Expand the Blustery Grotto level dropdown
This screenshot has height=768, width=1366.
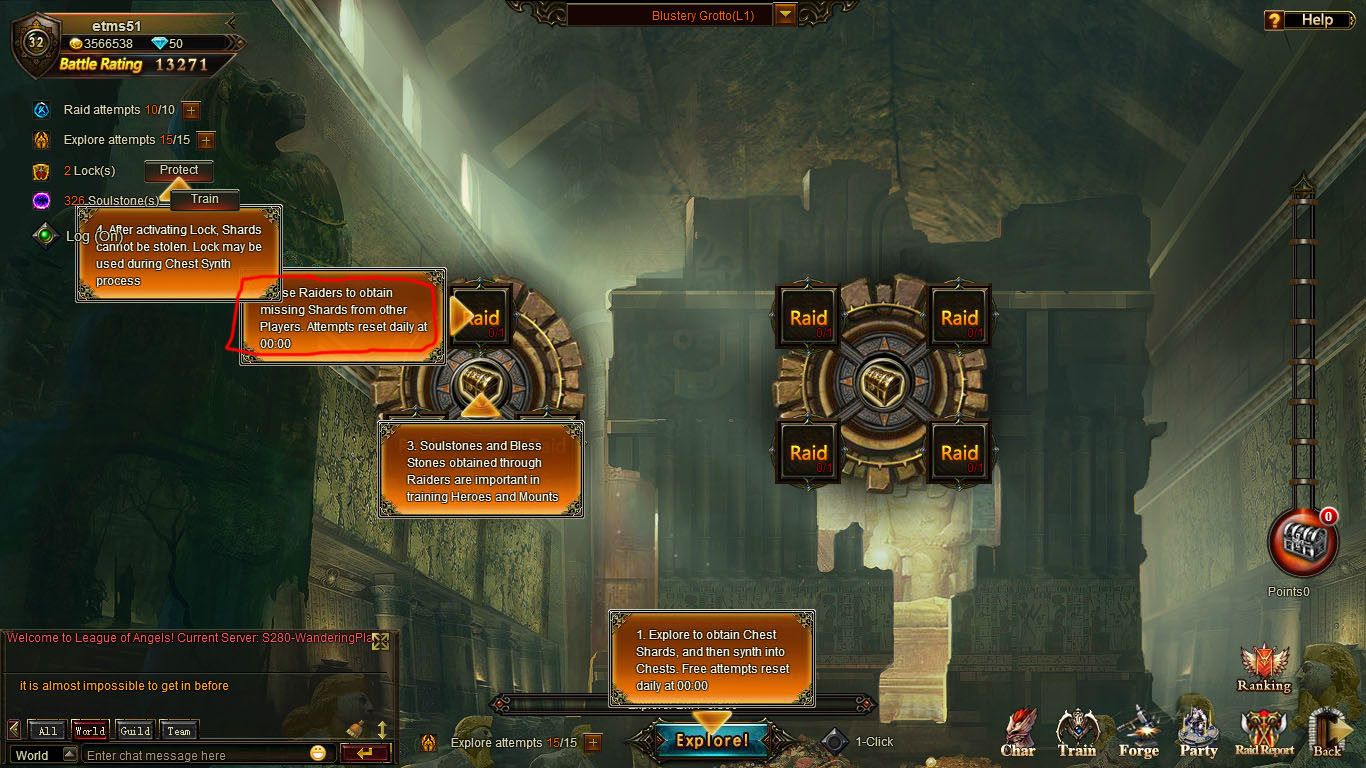(785, 15)
